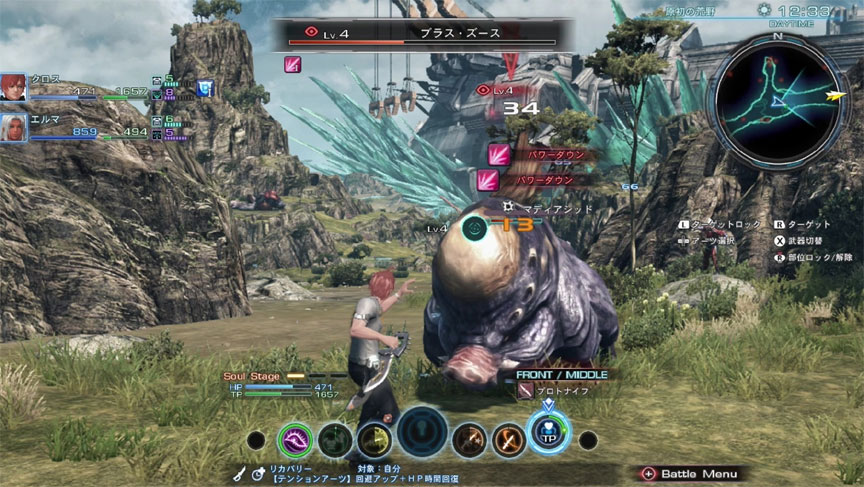Choose the yellow cooldown art icon
This screenshot has width=864, height=487.
click(374, 439)
